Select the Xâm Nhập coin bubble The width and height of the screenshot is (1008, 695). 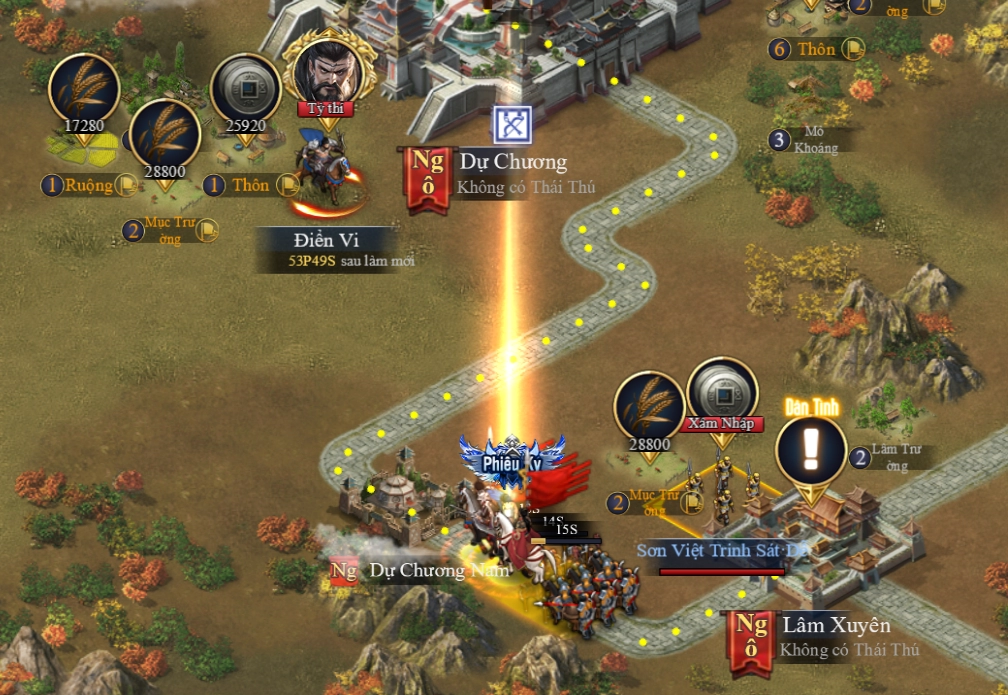pyautogui.click(x=722, y=393)
